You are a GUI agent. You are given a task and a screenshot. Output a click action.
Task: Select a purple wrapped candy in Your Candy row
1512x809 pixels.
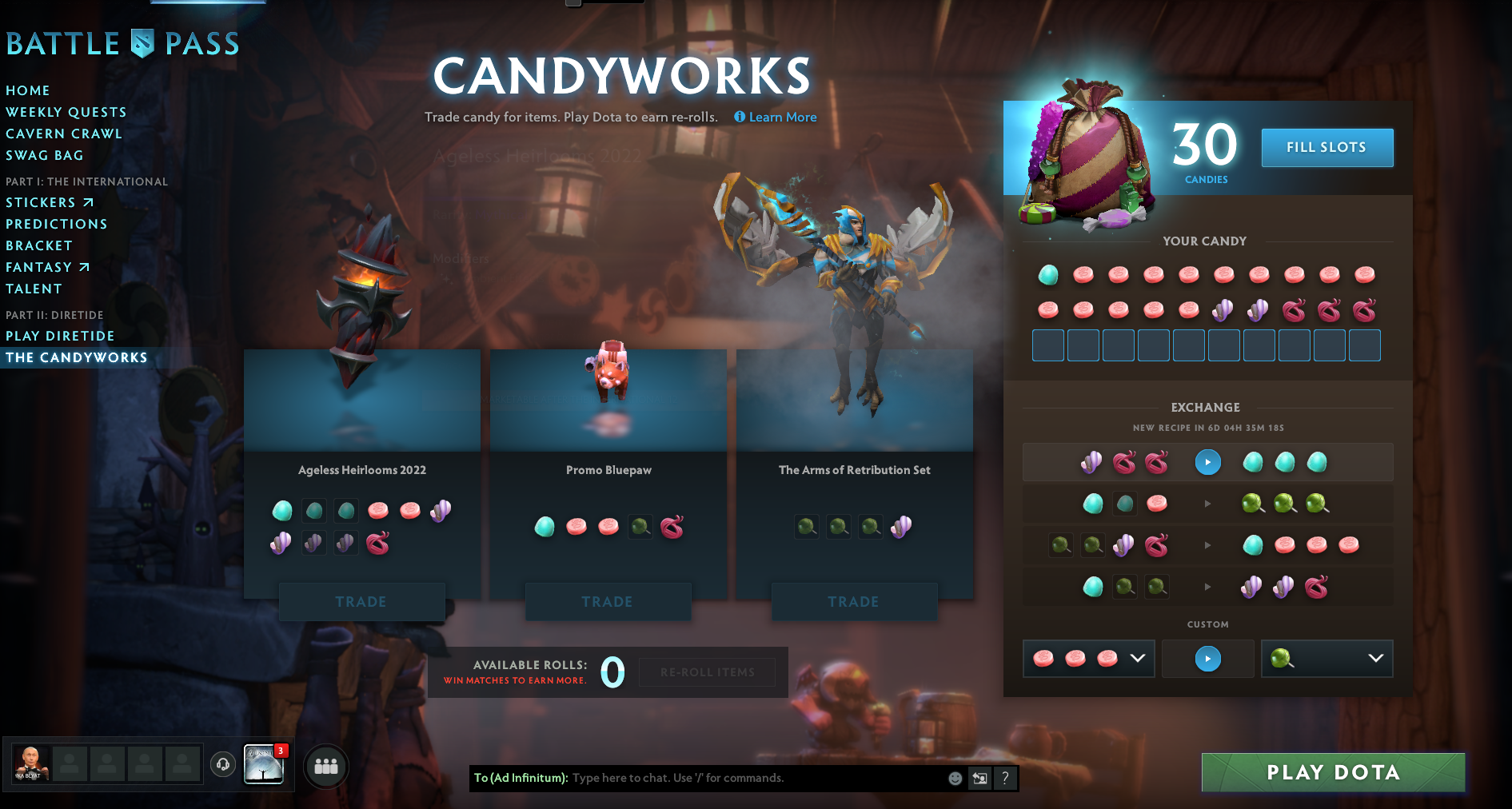(1223, 309)
